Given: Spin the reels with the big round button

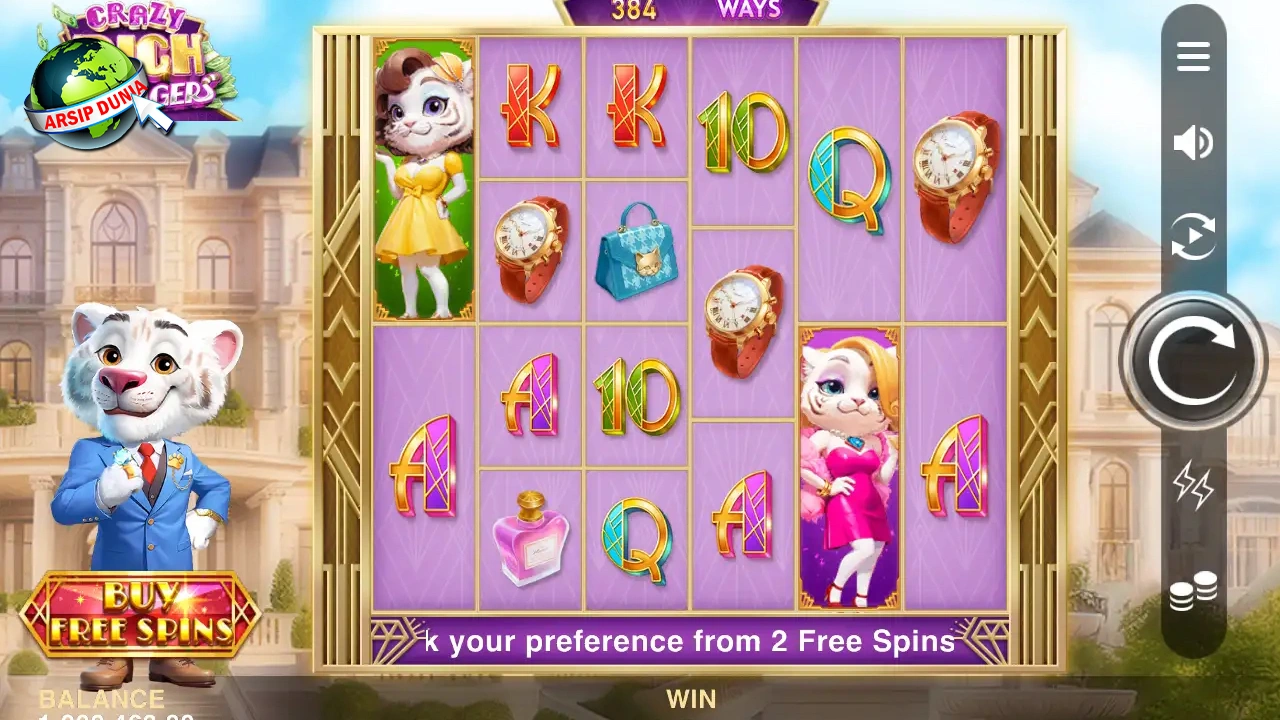Looking at the screenshot, I should coord(1193,361).
